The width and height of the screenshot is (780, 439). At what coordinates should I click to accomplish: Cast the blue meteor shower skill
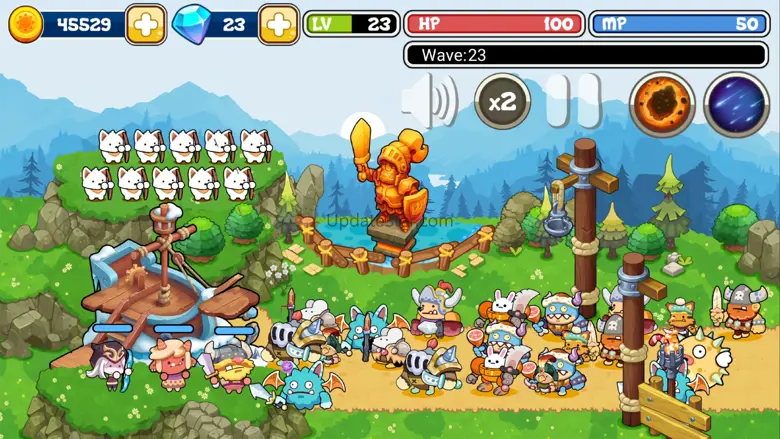click(737, 104)
